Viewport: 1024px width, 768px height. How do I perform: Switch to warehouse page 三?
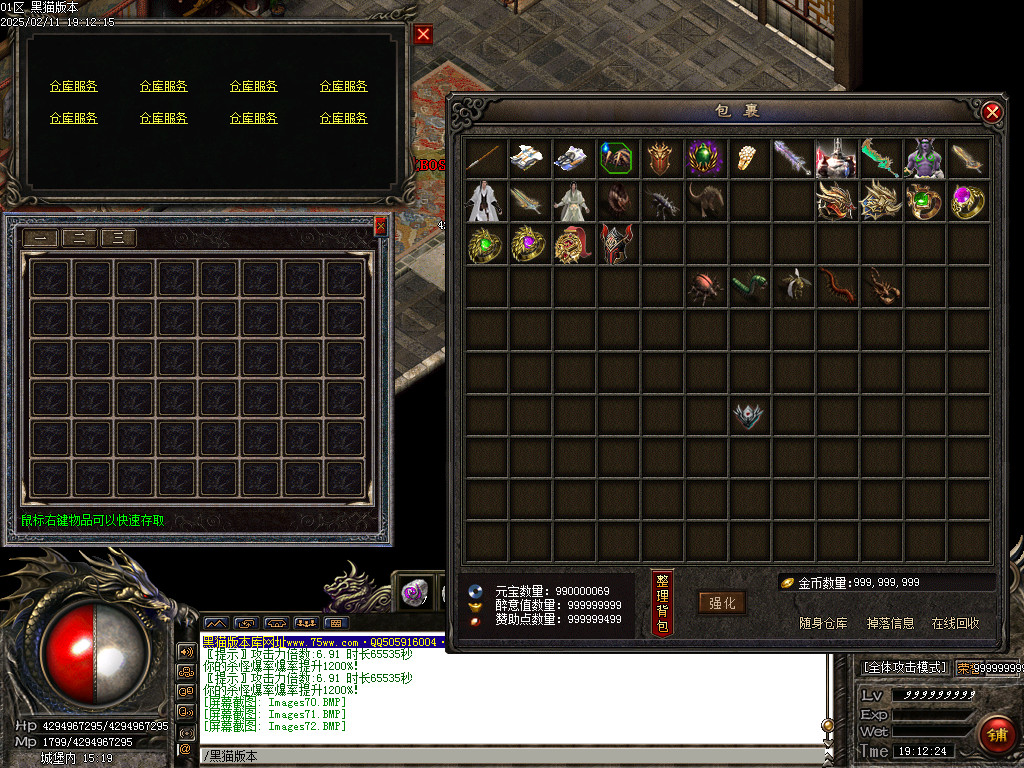coord(118,238)
